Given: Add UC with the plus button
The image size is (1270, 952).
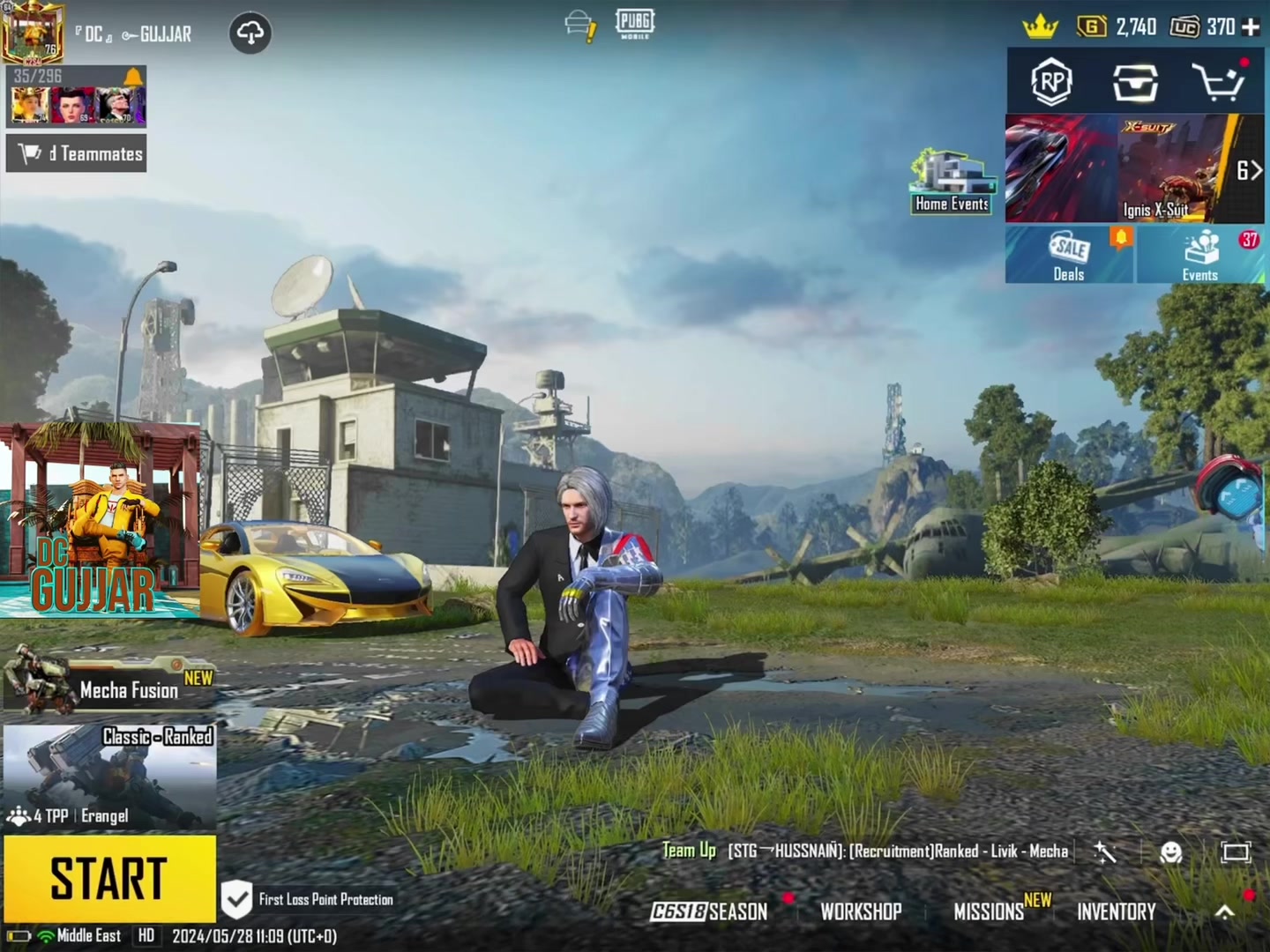Looking at the screenshot, I should point(1251,27).
